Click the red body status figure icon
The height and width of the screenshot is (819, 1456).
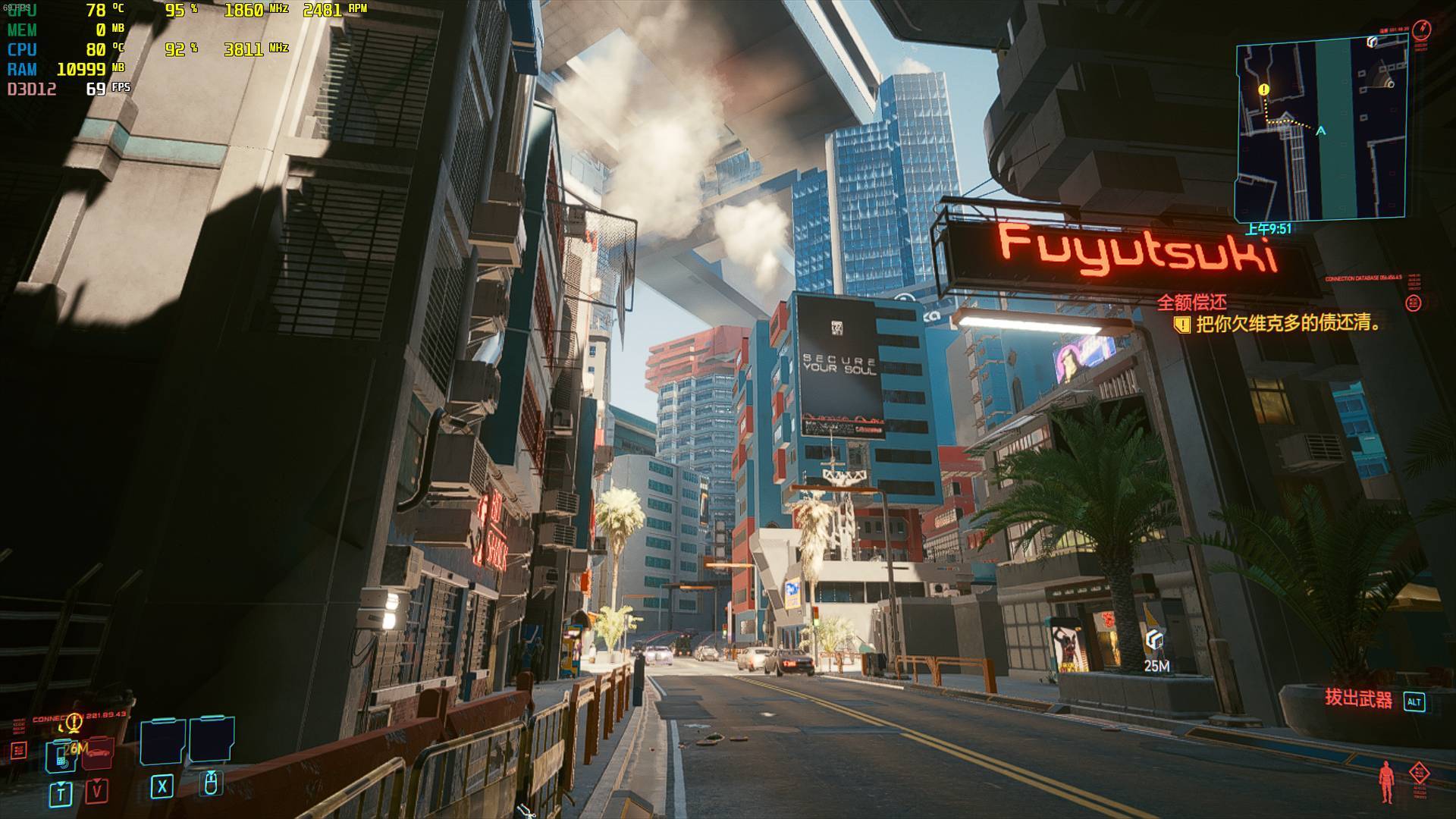coord(1387,781)
